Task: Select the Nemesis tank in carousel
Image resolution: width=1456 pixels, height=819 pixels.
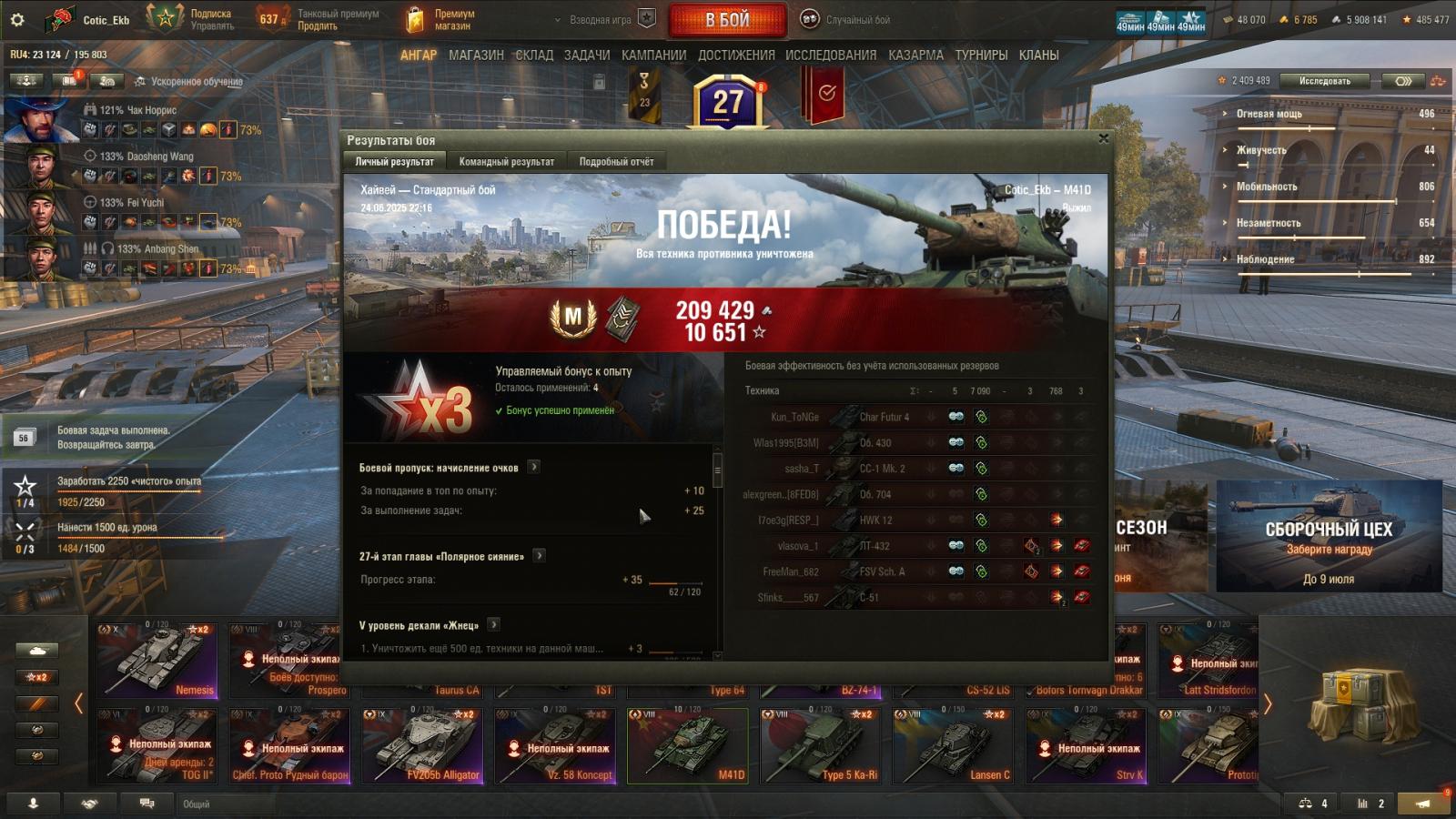Action: (157, 659)
